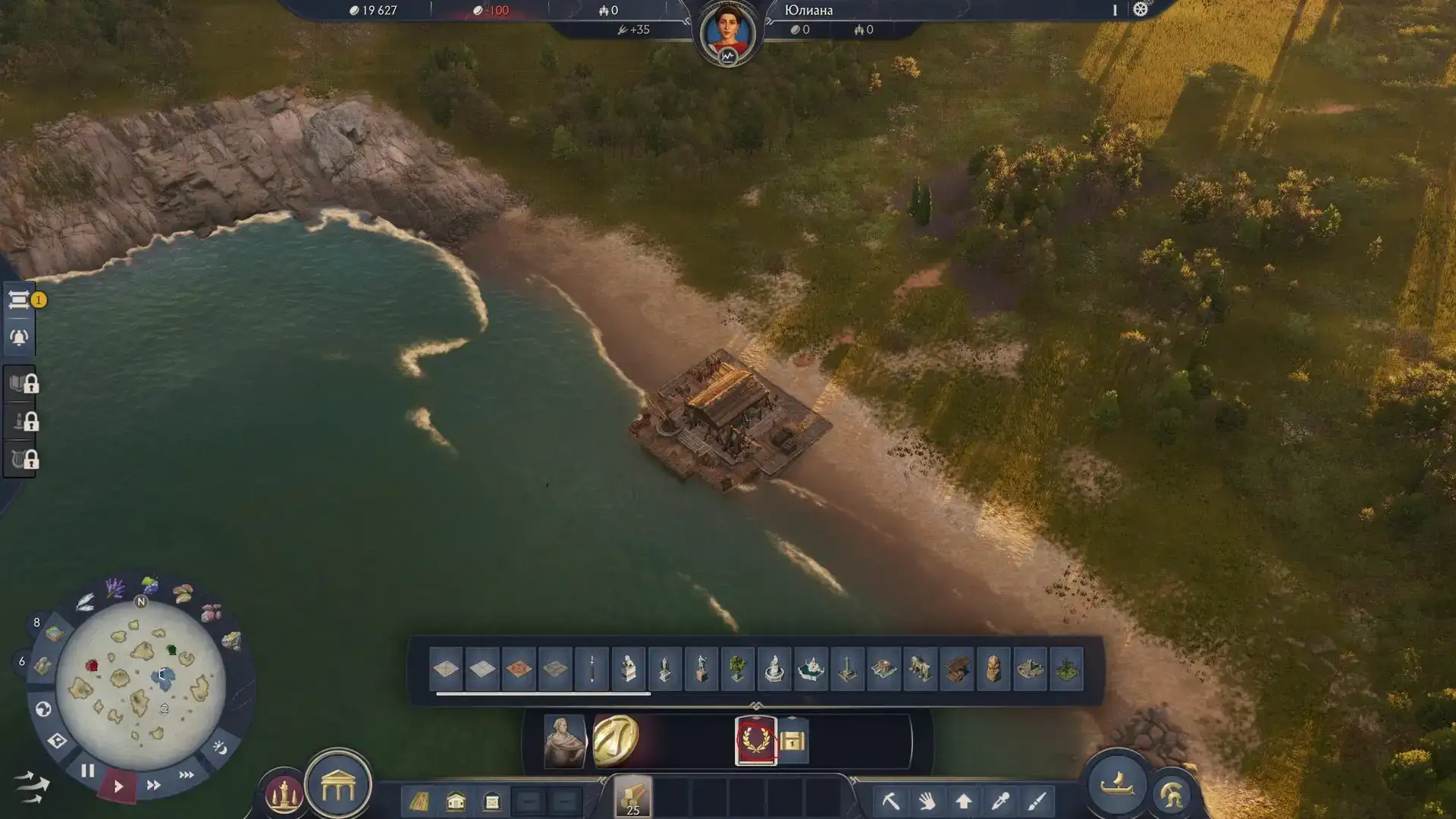Toggle the day-night cycle button
The height and width of the screenshot is (819, 1456).
[x=220, y=748]
